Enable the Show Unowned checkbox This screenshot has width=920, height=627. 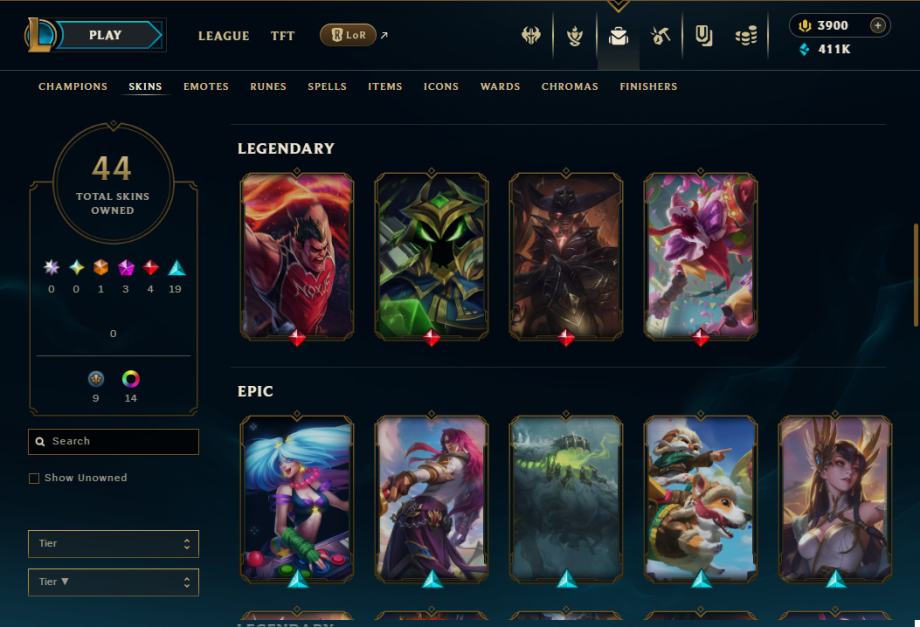point(35,479)
